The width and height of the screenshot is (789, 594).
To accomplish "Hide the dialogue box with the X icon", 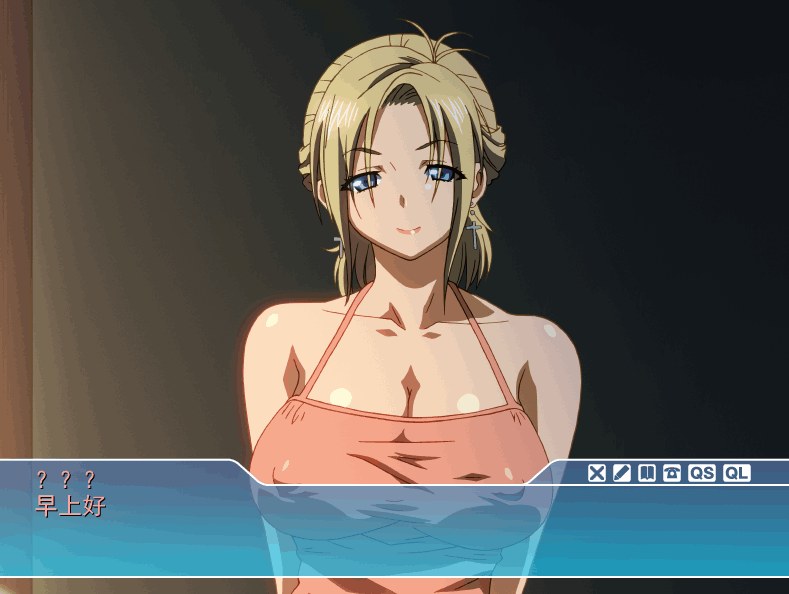I will [597, 473].
